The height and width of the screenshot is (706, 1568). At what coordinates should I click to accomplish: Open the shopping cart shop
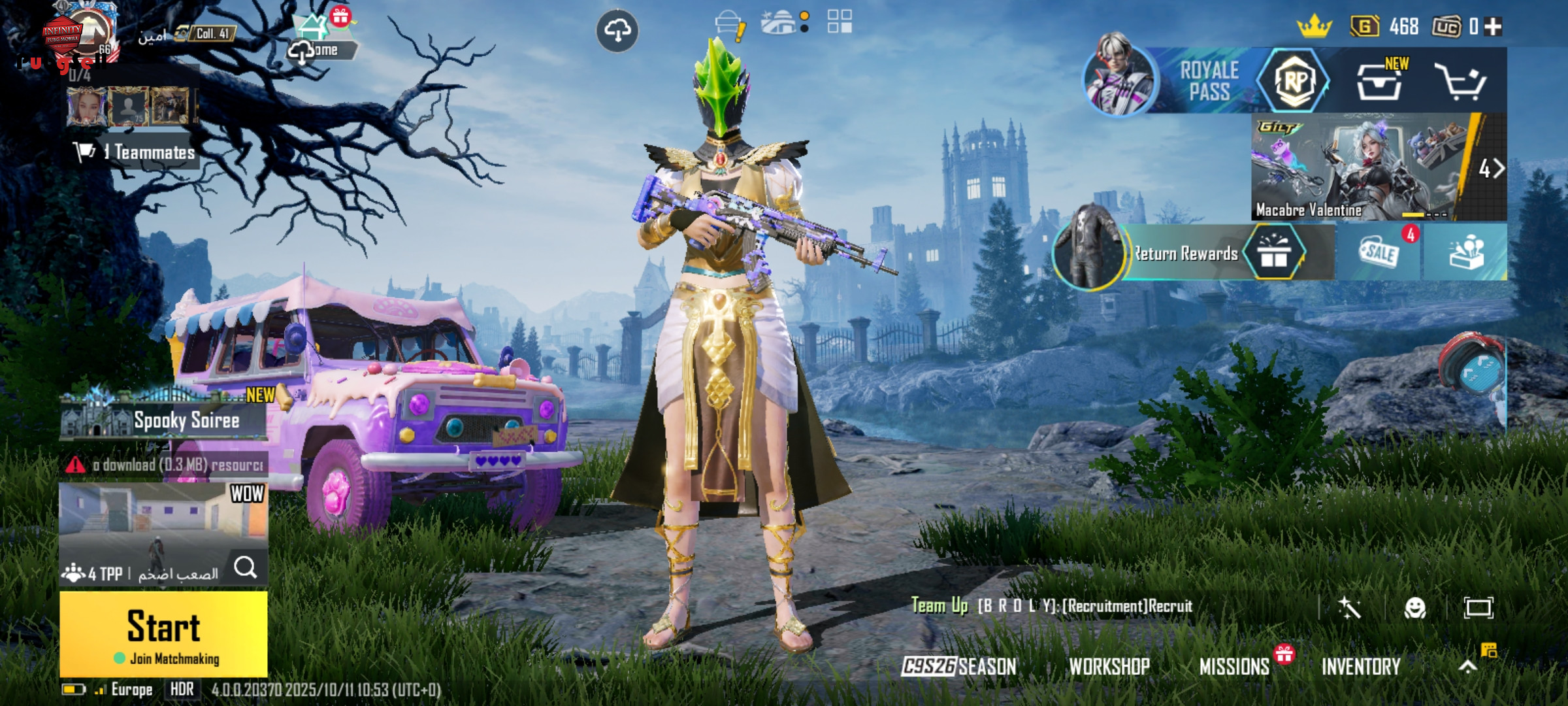pos(1460,82)
